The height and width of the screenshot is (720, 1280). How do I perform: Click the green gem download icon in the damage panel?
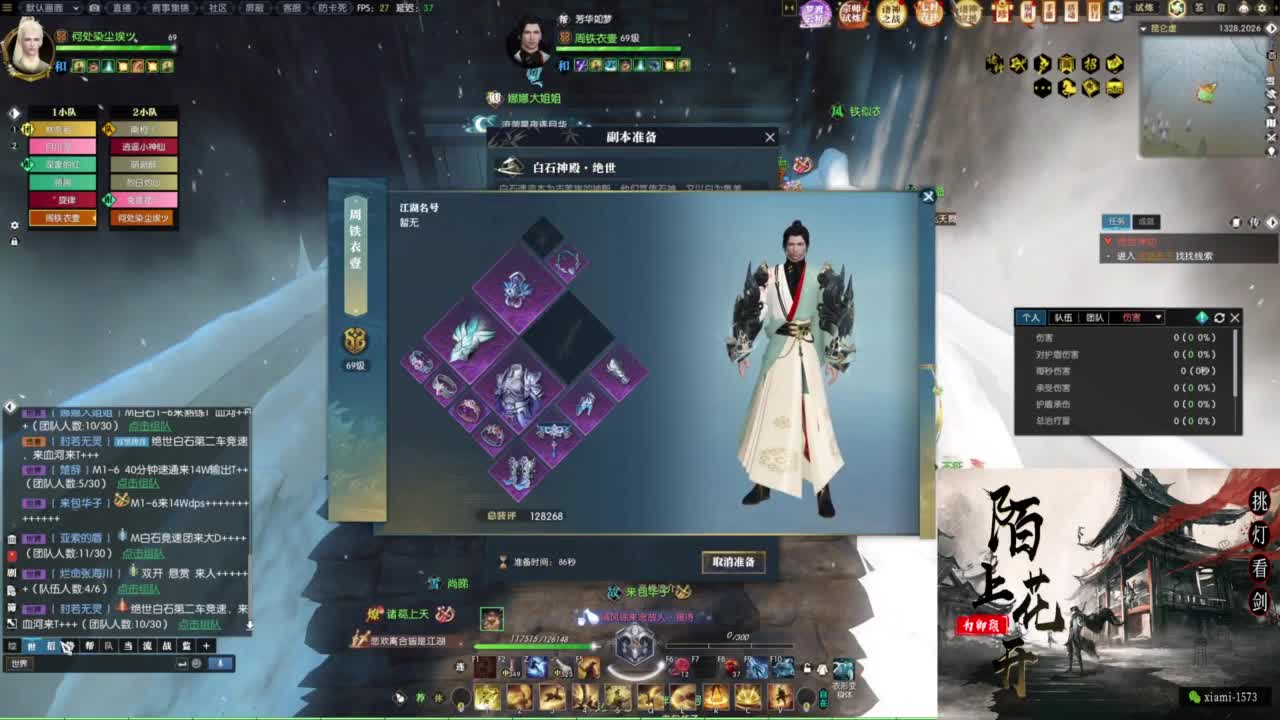point(1202,317)
